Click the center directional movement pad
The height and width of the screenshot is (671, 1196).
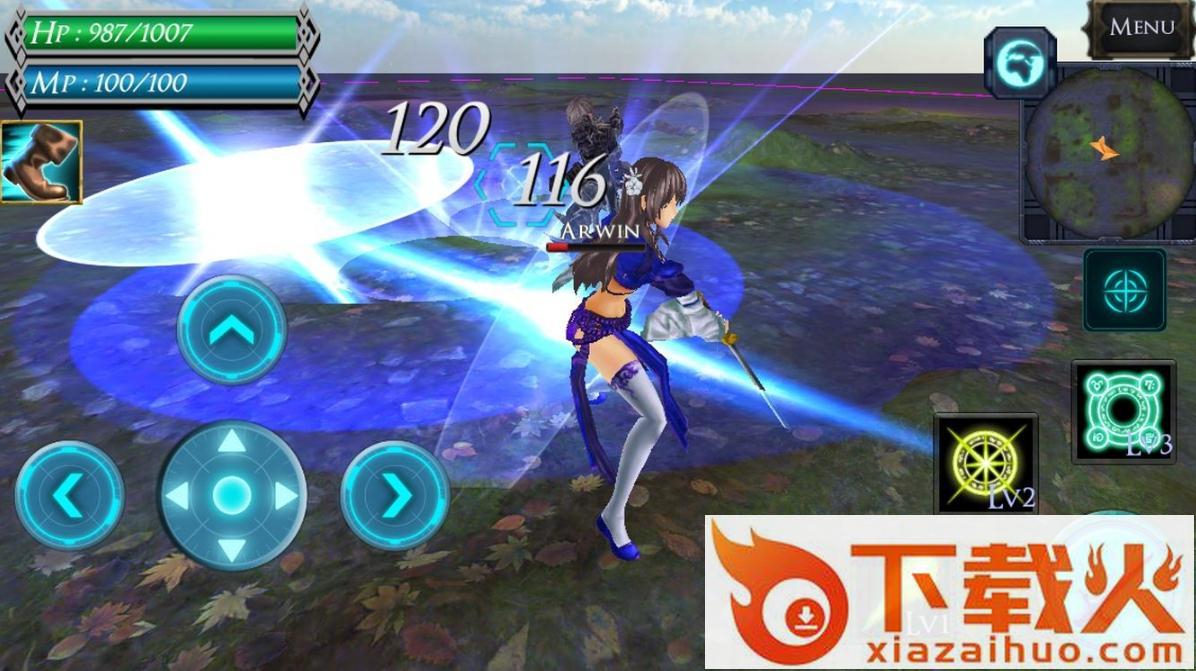[x=232, y=495]
